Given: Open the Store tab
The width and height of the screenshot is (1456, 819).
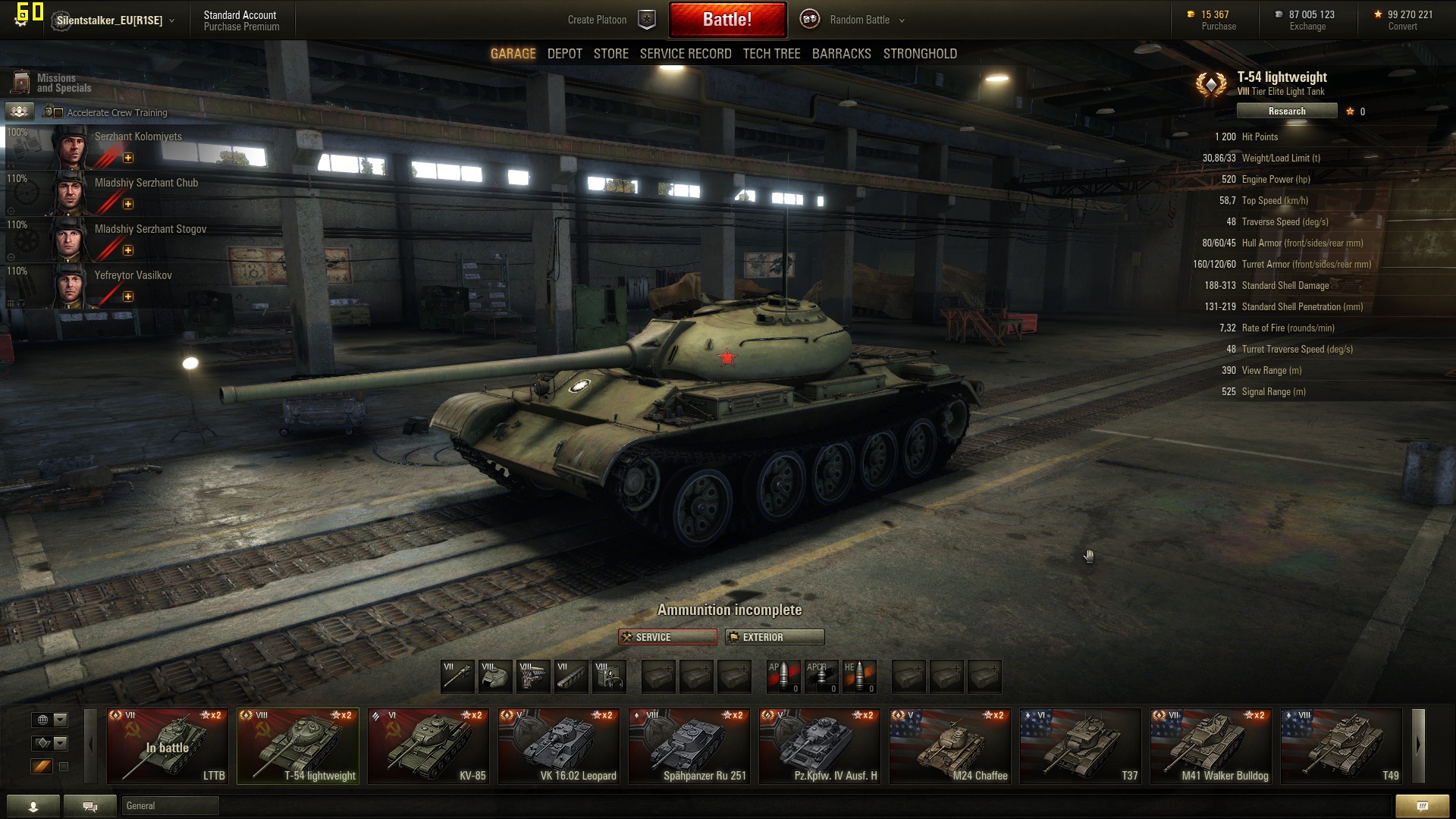Looking at the screenshot, I should click(610, 54).
